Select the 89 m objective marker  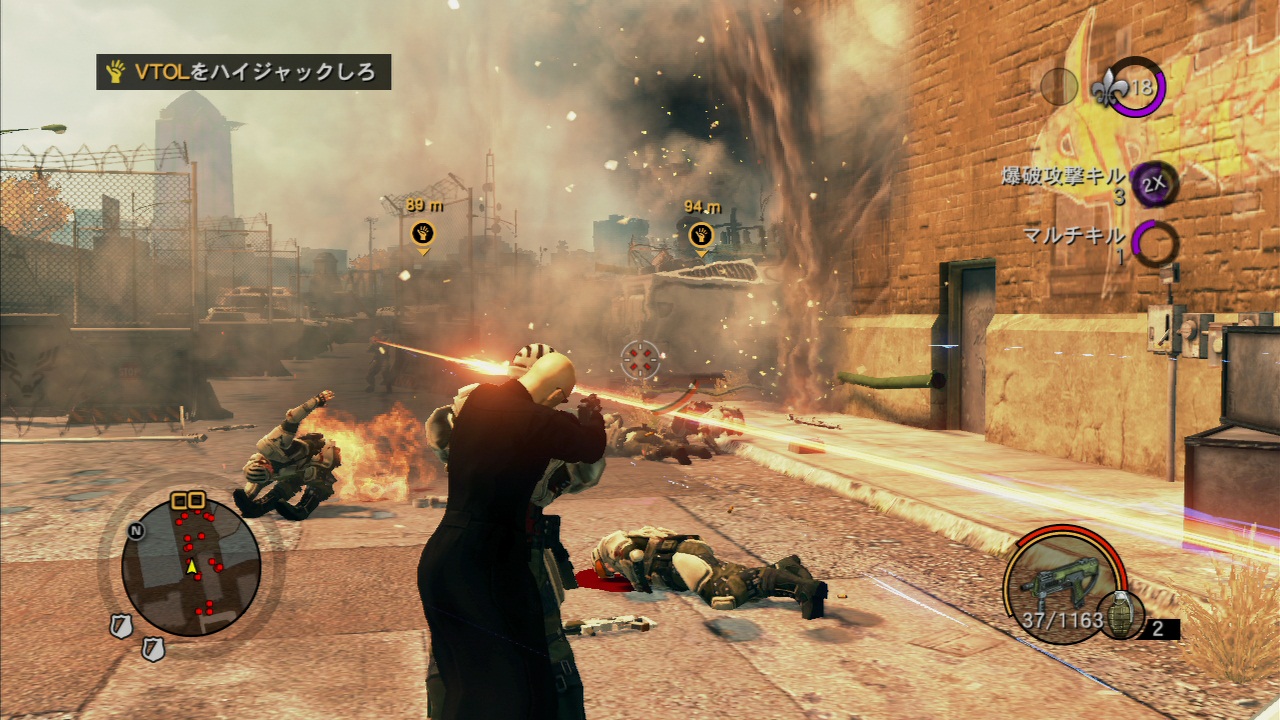tap(423, 234)
